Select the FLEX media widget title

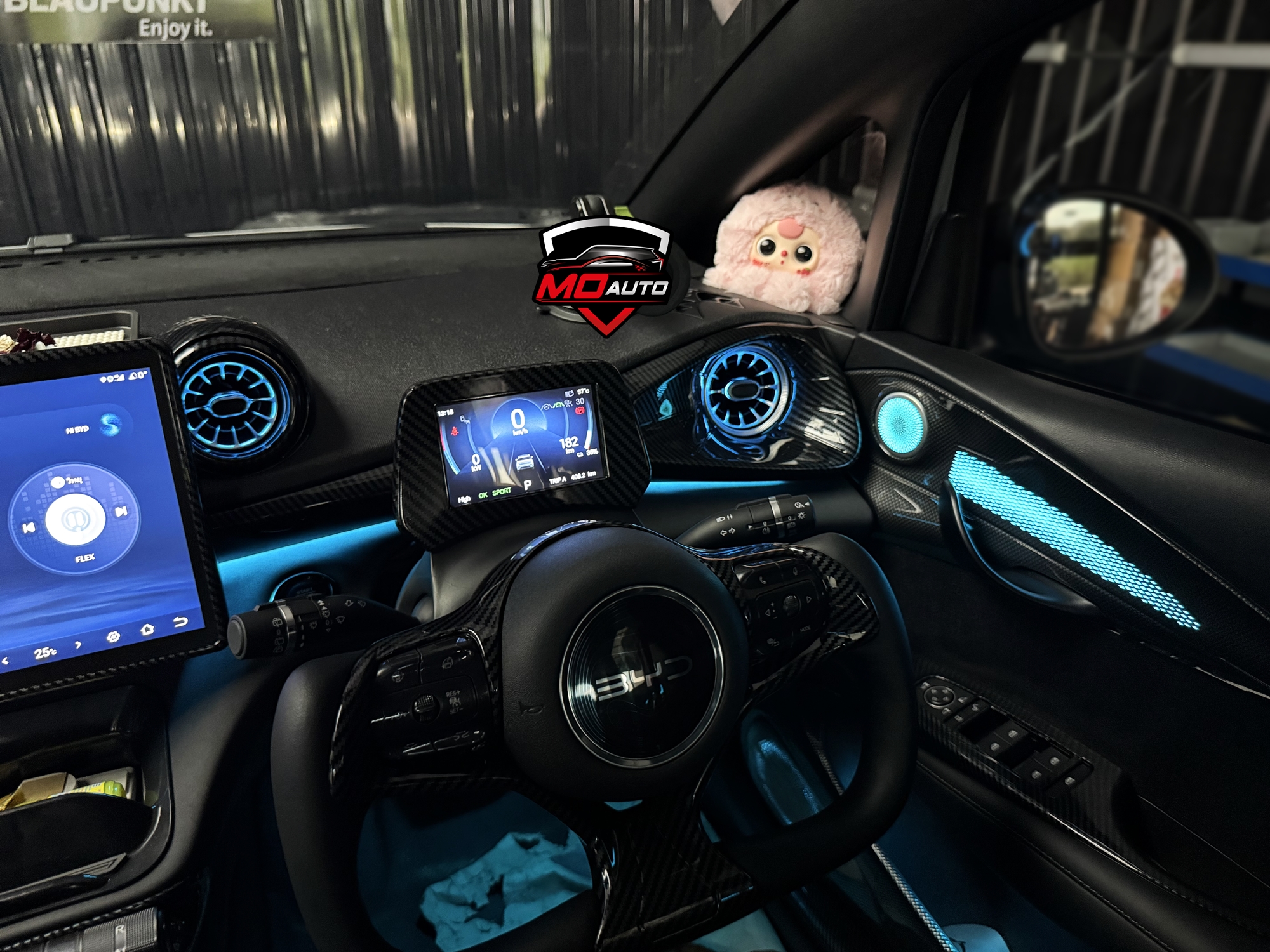[x=84, y=557]
